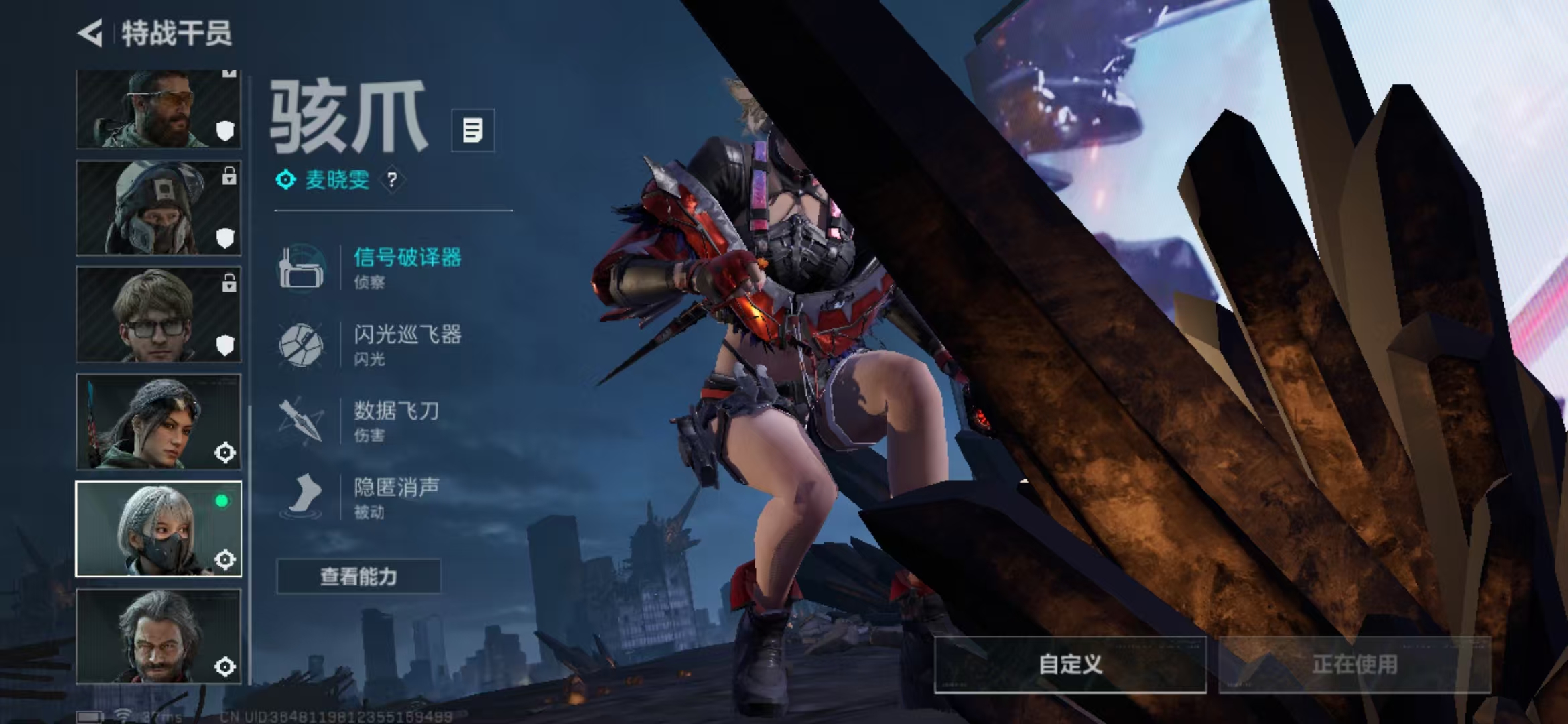
Task: Open the document icon next to 骇爪
Action: (x=472, y=130)
